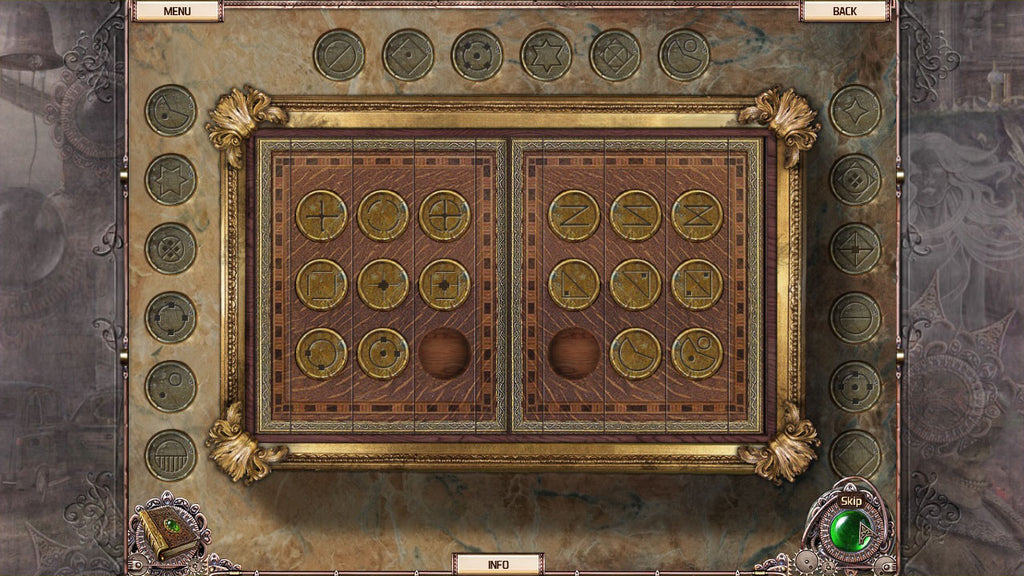Viewport: 1024px width, 576px height.
Task: Select the plain cross token on the left board
Action: pyautogui.click(x=321, y=215)
